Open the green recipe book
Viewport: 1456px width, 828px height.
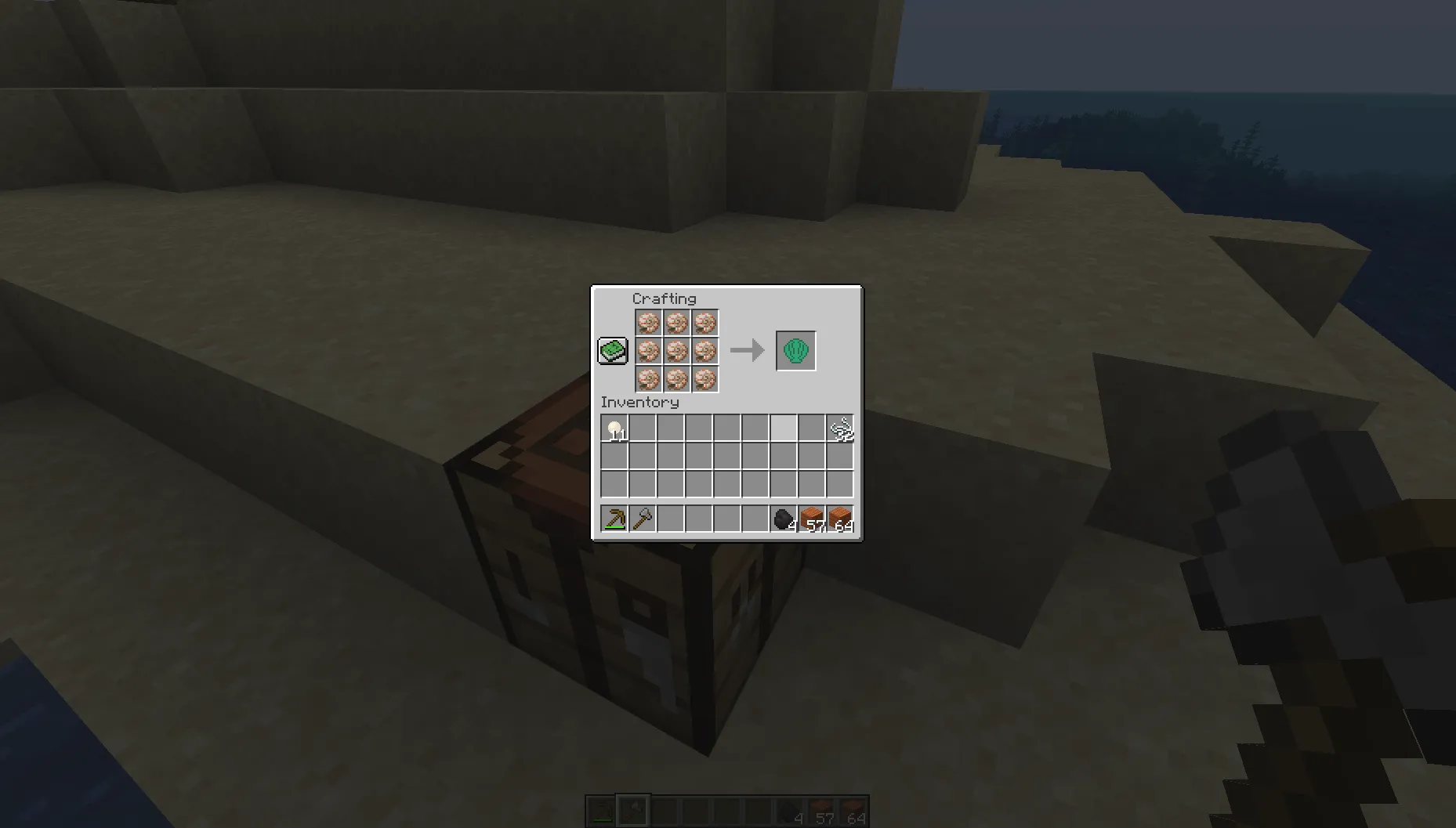click(613, 351)
